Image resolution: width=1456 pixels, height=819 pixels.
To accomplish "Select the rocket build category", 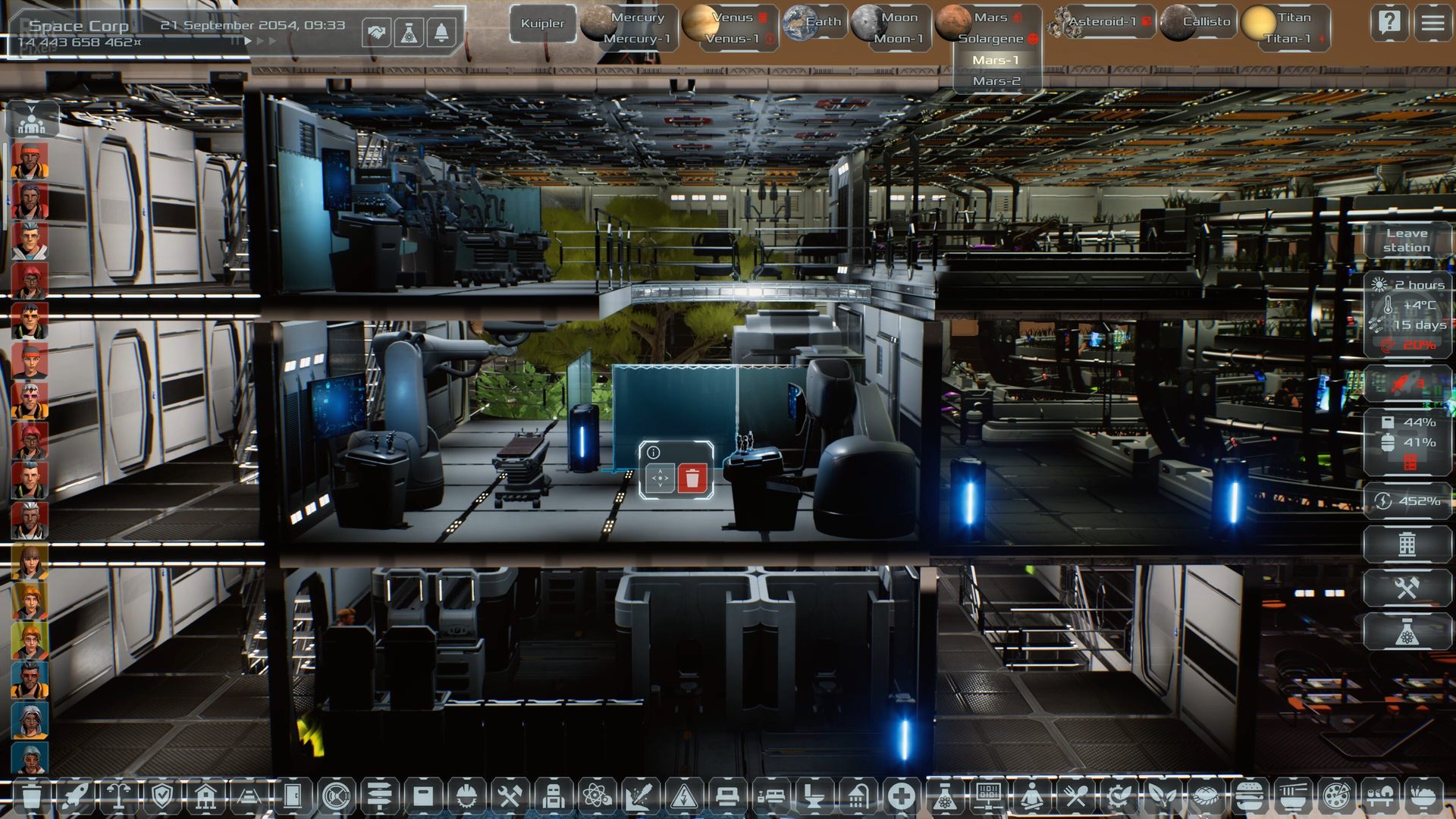I will tap(76, 796).
